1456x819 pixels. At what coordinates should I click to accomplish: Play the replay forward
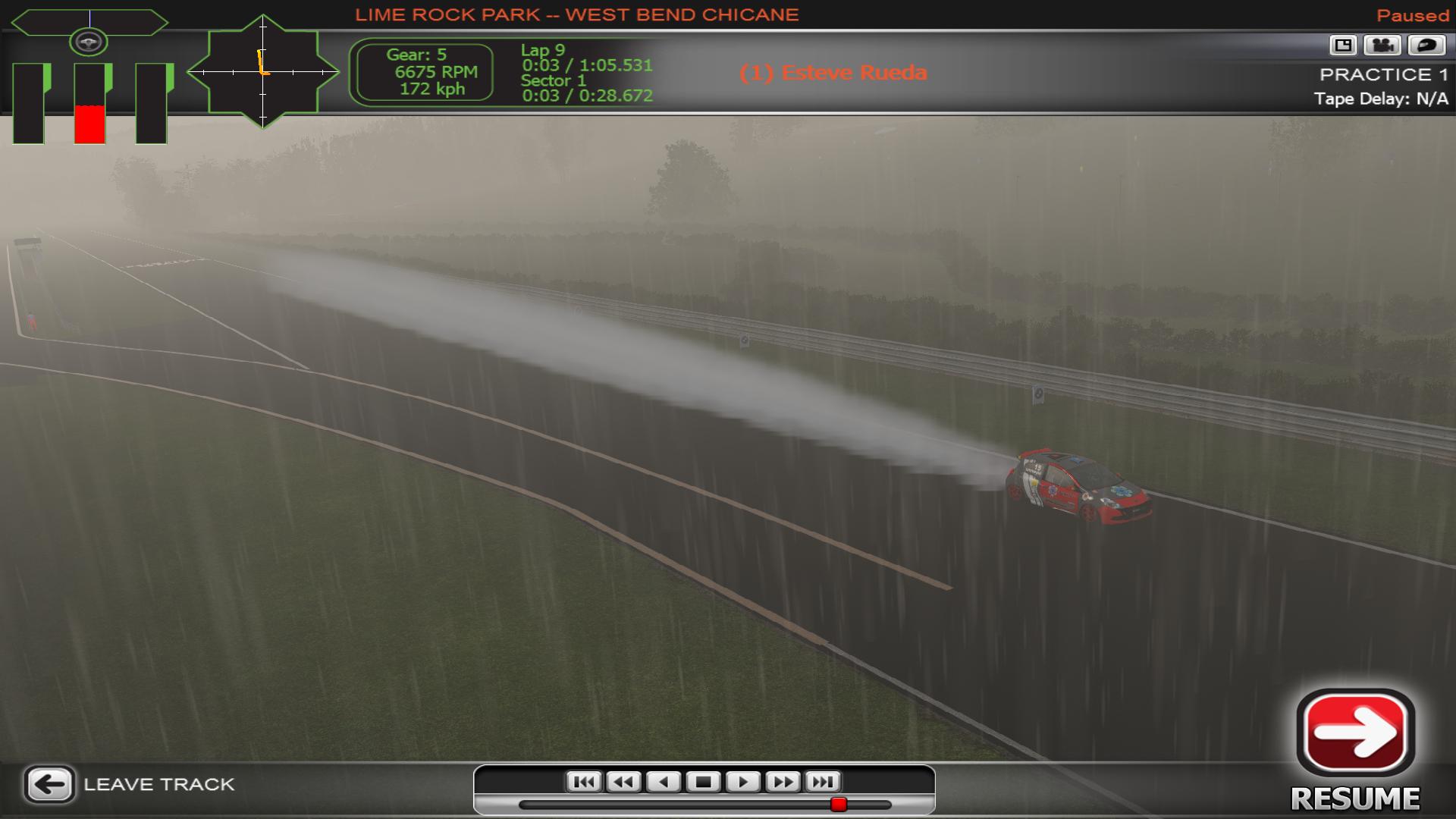coord(742,782)
